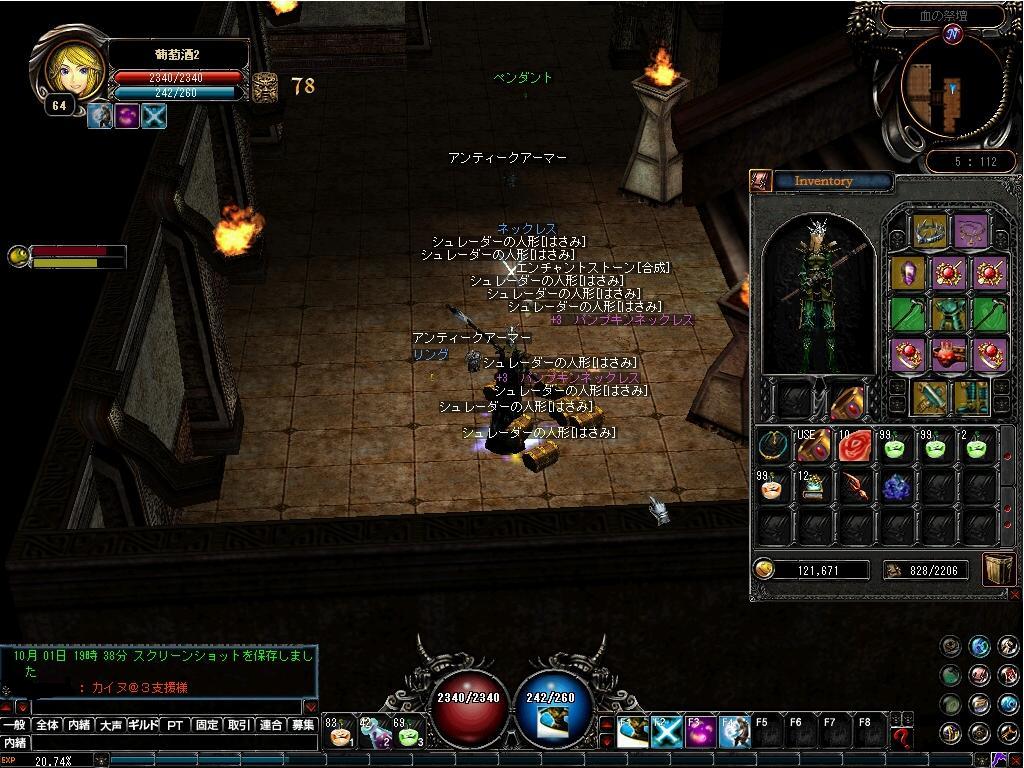Select the equipped crown helmet slot

(x=929, y=231)
